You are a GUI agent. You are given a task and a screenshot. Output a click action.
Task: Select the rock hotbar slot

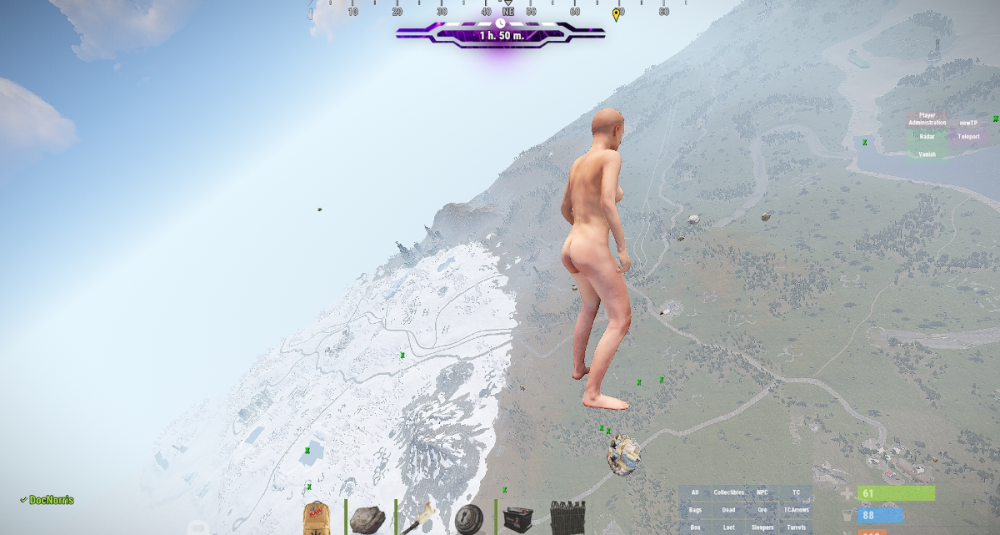pyautogui.click(x=368, y=519)
